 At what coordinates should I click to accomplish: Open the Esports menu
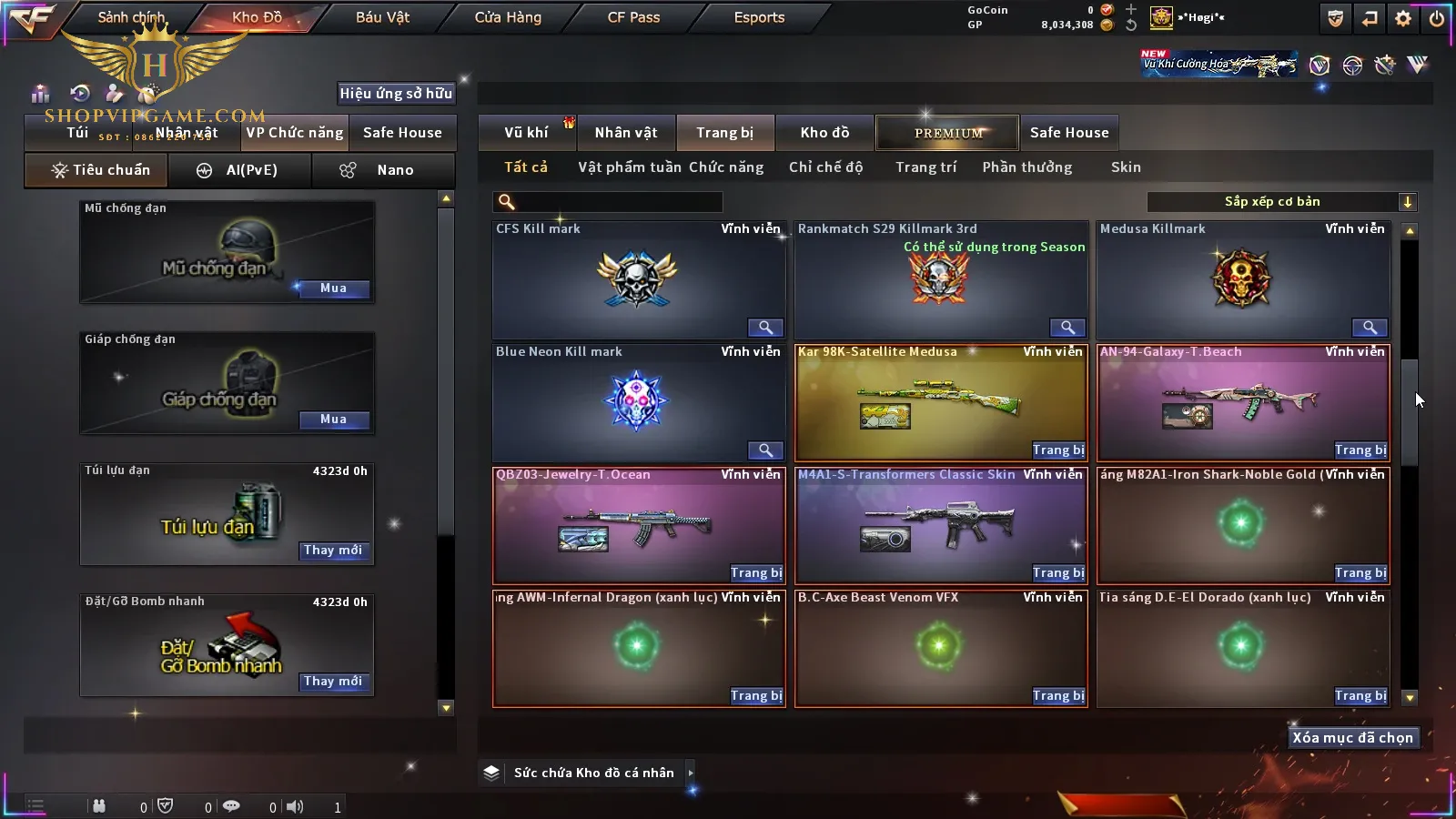pos(759,17)
